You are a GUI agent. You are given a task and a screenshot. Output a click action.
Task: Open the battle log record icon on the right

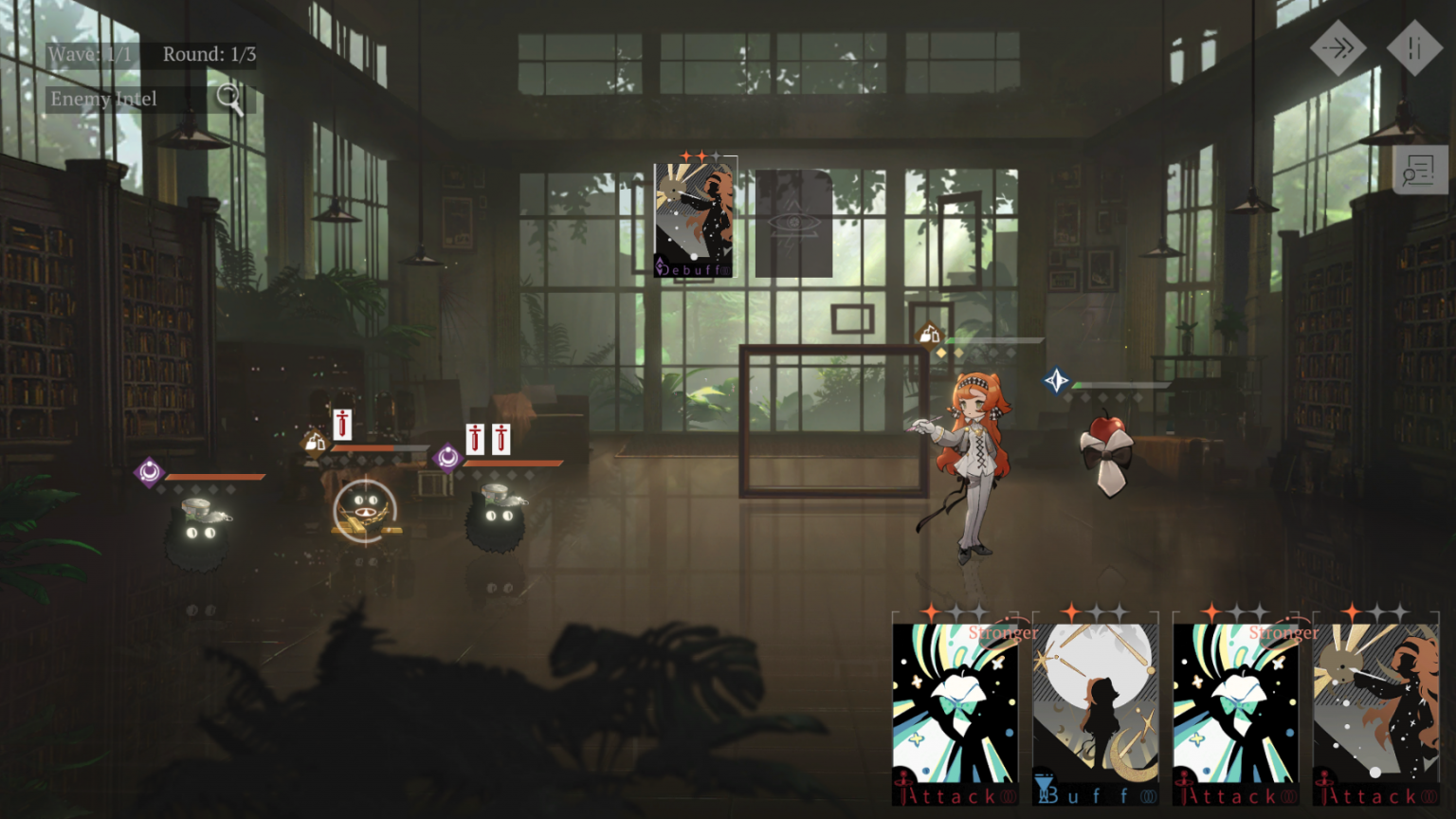(x=1419, y=171)
